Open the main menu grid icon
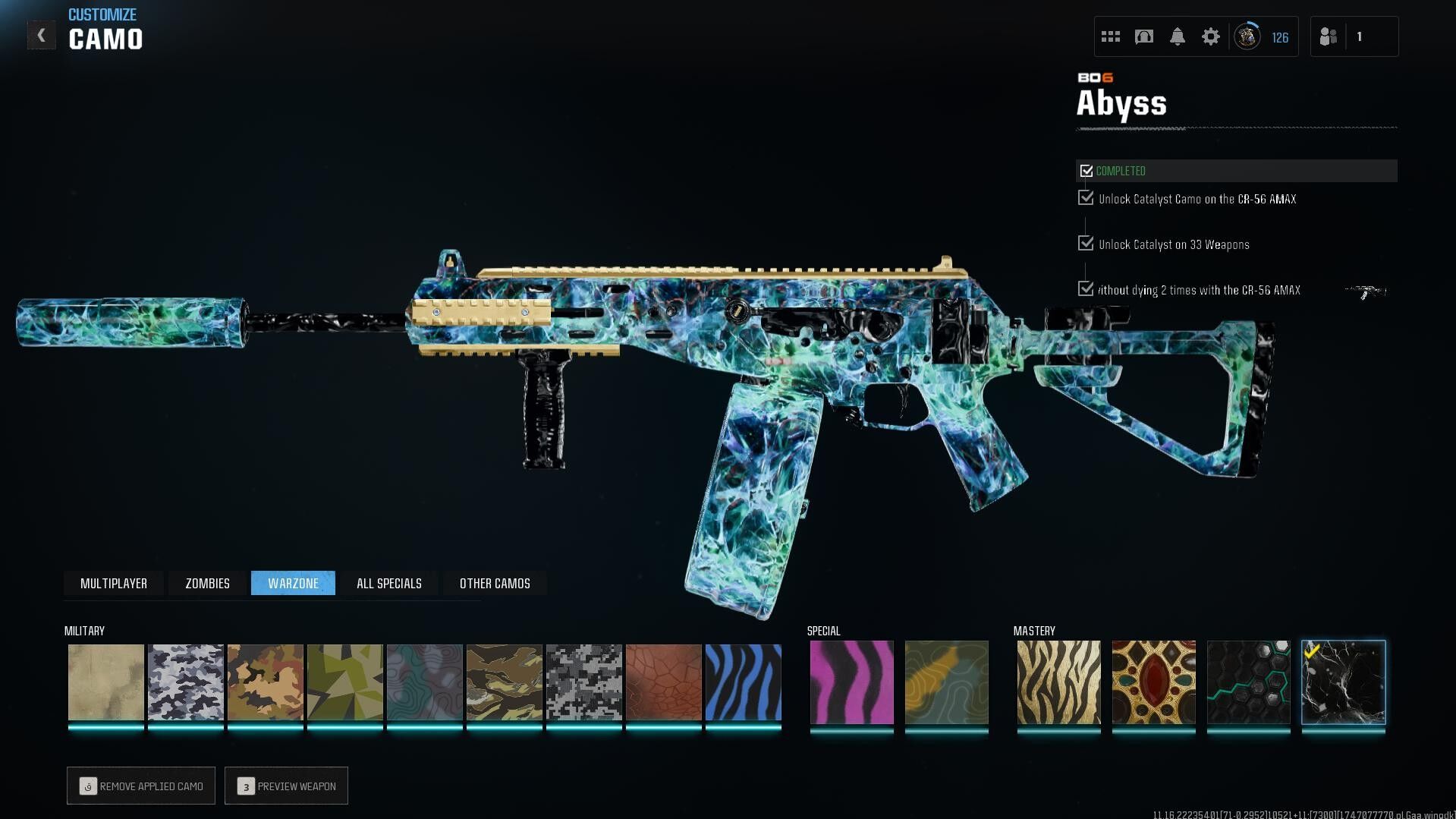This screenshot has height=819, width=1456. point(1110,36)
